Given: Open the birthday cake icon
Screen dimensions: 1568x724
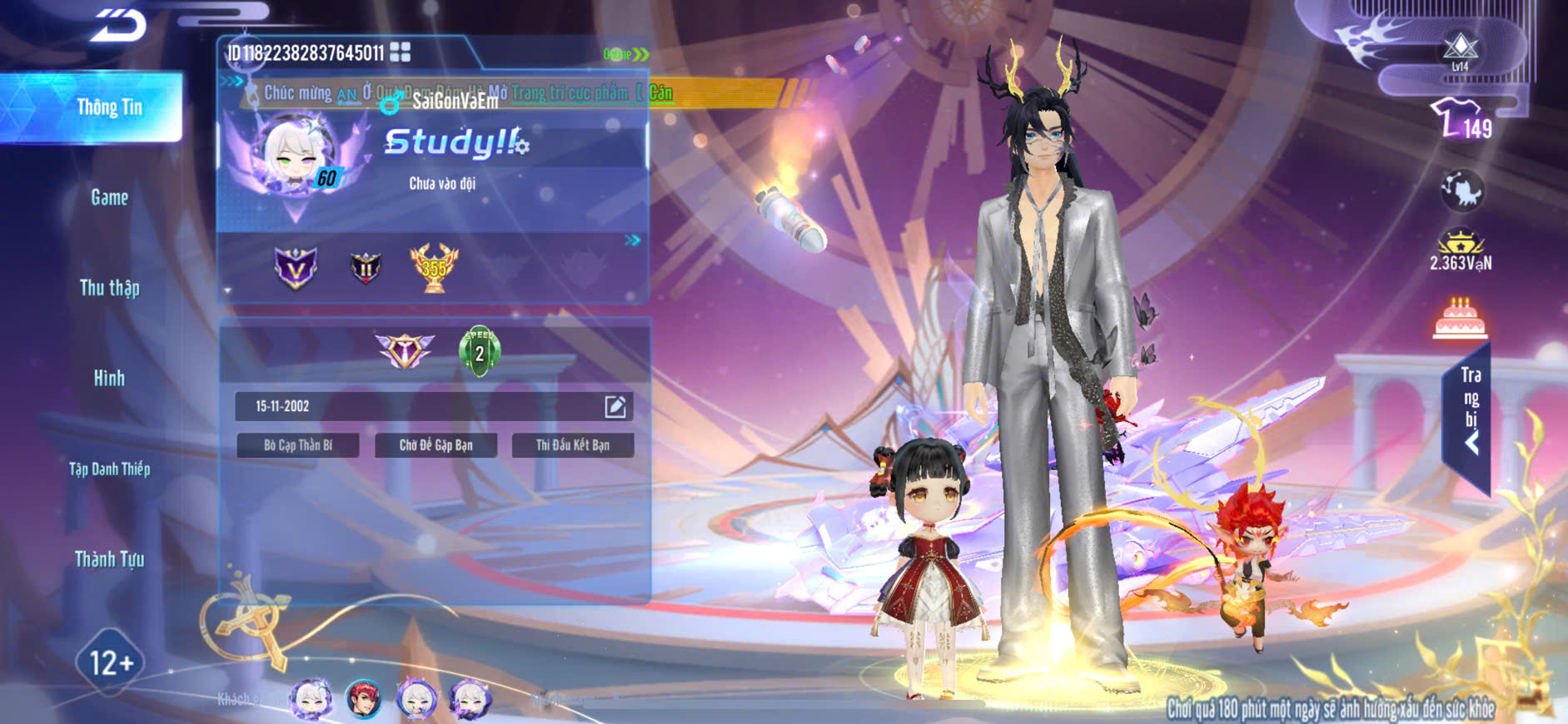Looking at the screenshot, I should tap(1460, 319).
